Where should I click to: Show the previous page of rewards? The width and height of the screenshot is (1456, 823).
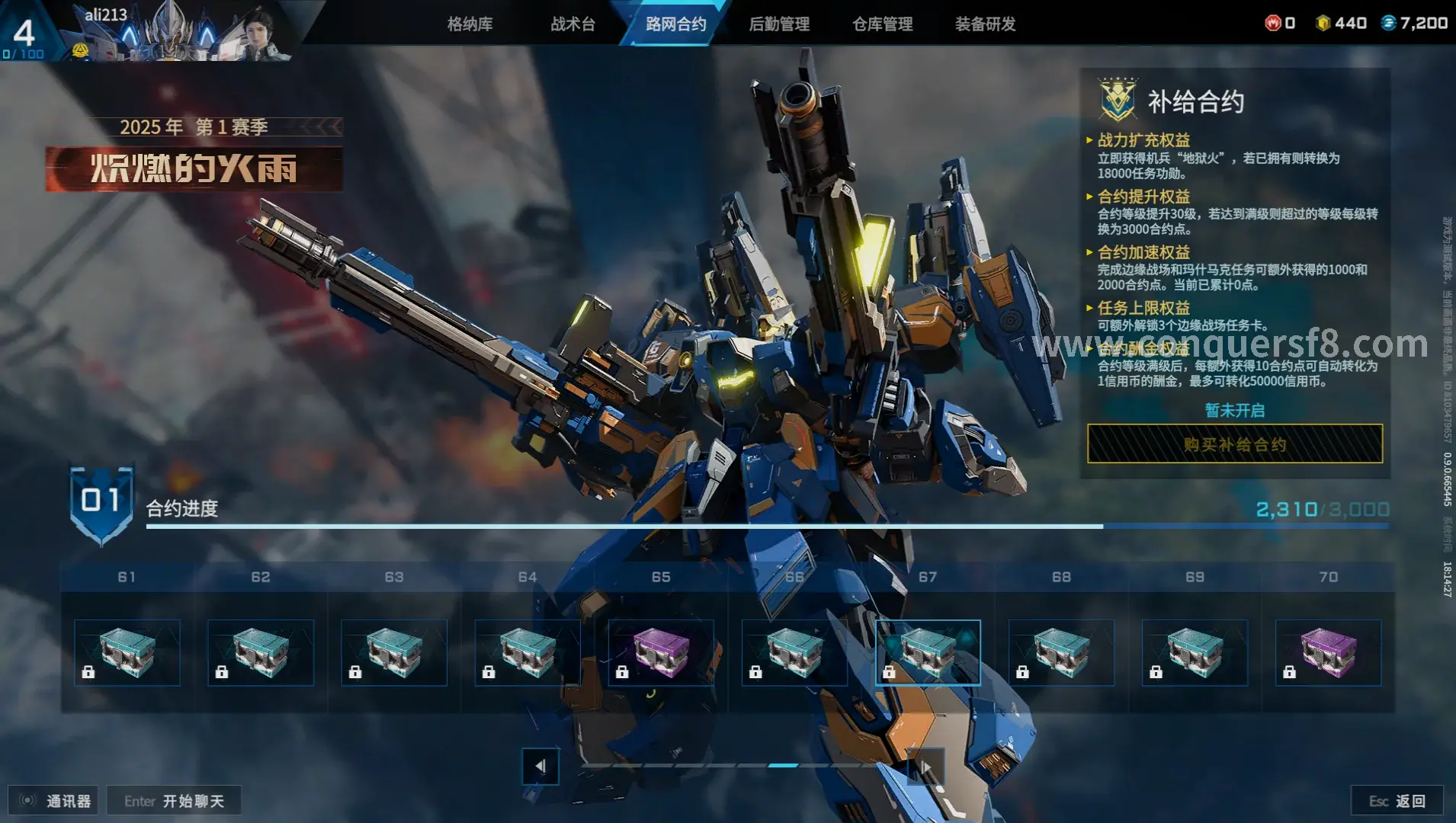540,766
